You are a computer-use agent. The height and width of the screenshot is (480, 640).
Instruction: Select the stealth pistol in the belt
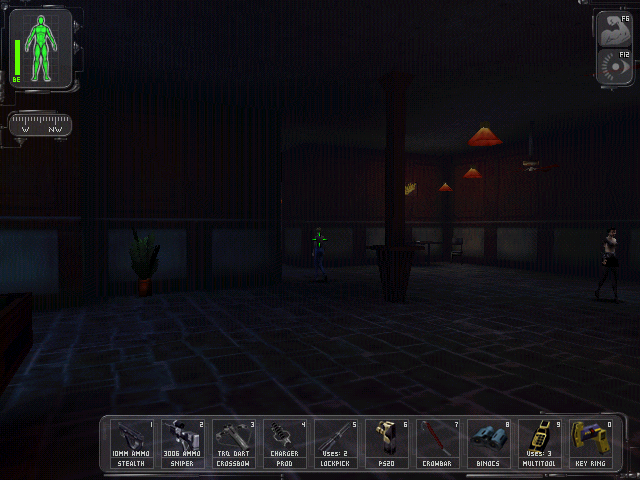coord(132,443)
